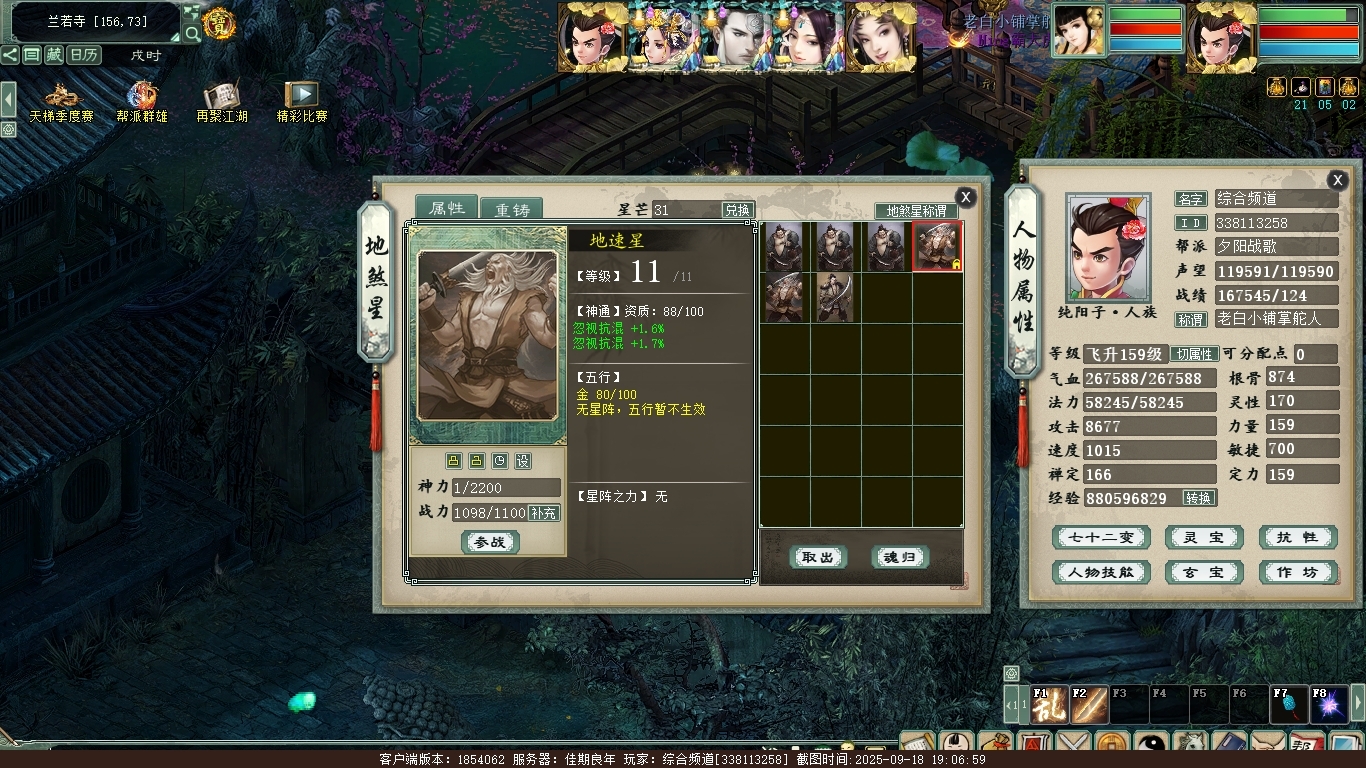
Task: Open the 灵宝 panel
Action: point(1204,537)
